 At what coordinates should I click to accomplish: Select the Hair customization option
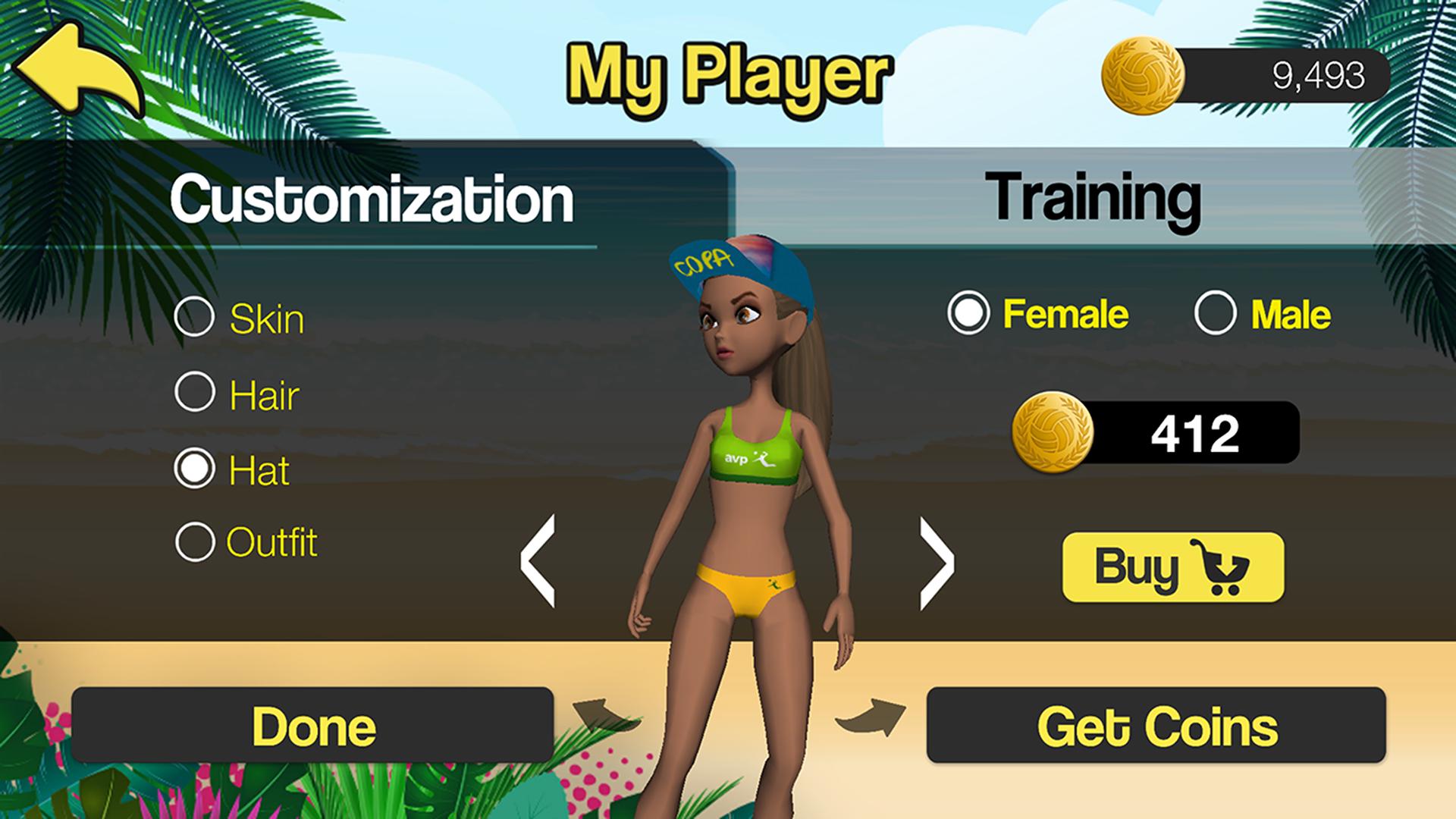194,393
